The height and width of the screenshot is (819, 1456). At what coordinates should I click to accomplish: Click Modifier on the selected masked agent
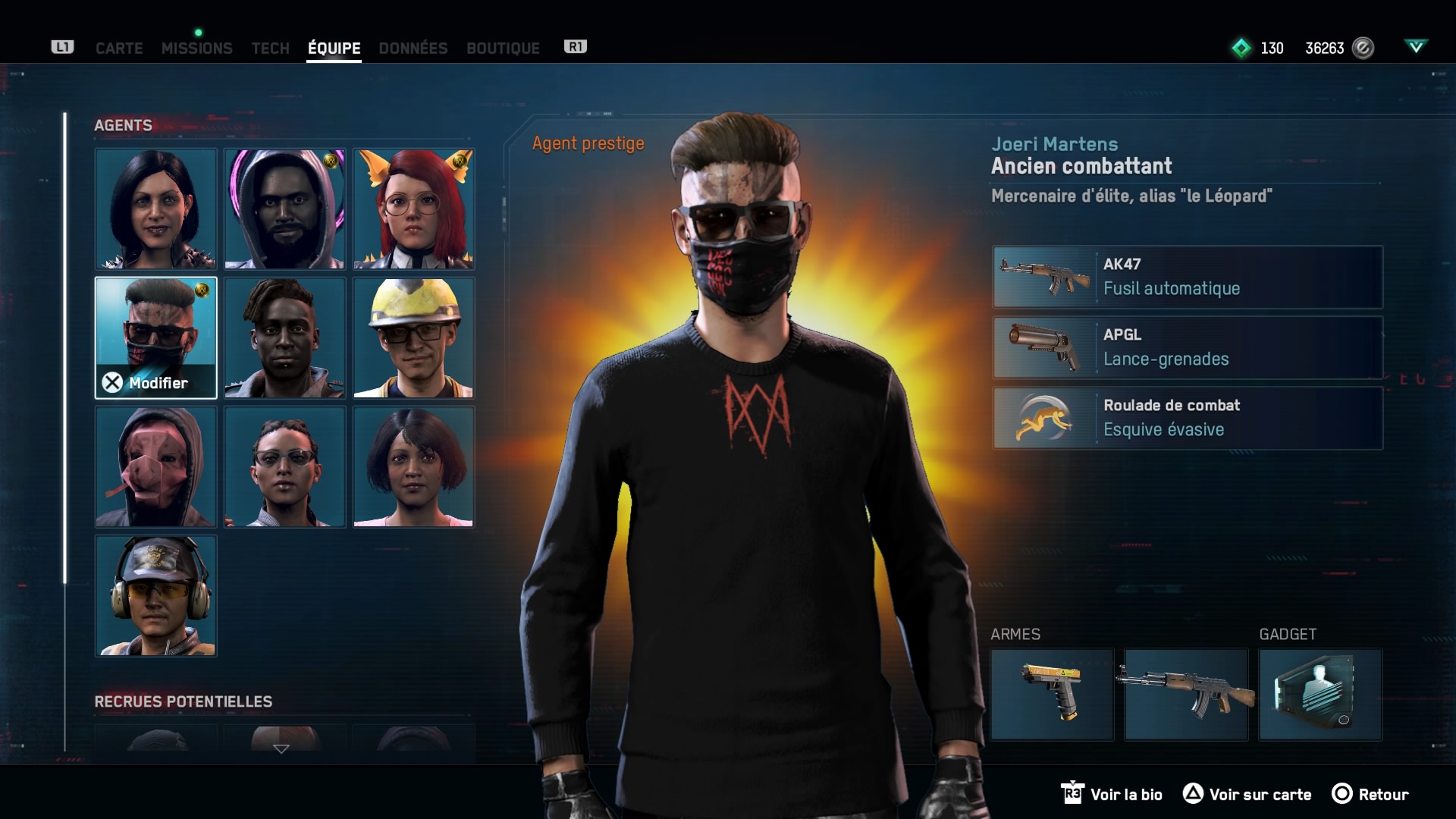pyautogui.click(x=146, y=383)
